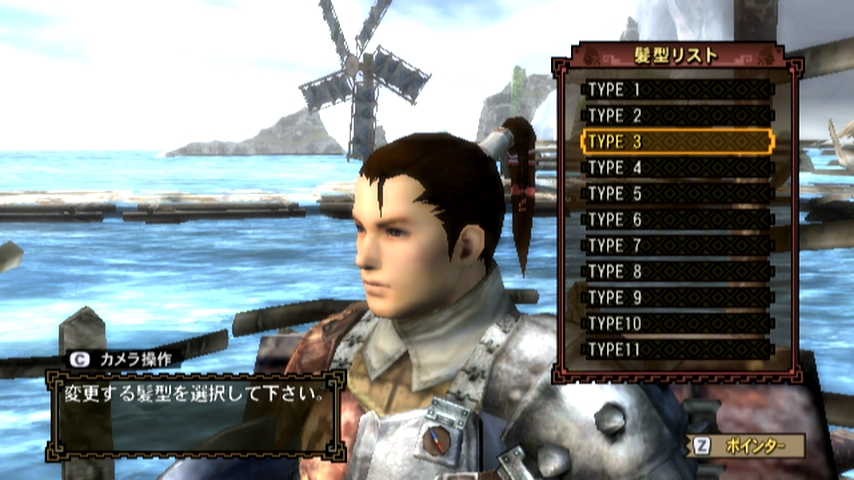Select the TYPE 8 hairstyle row

(677, 271)
